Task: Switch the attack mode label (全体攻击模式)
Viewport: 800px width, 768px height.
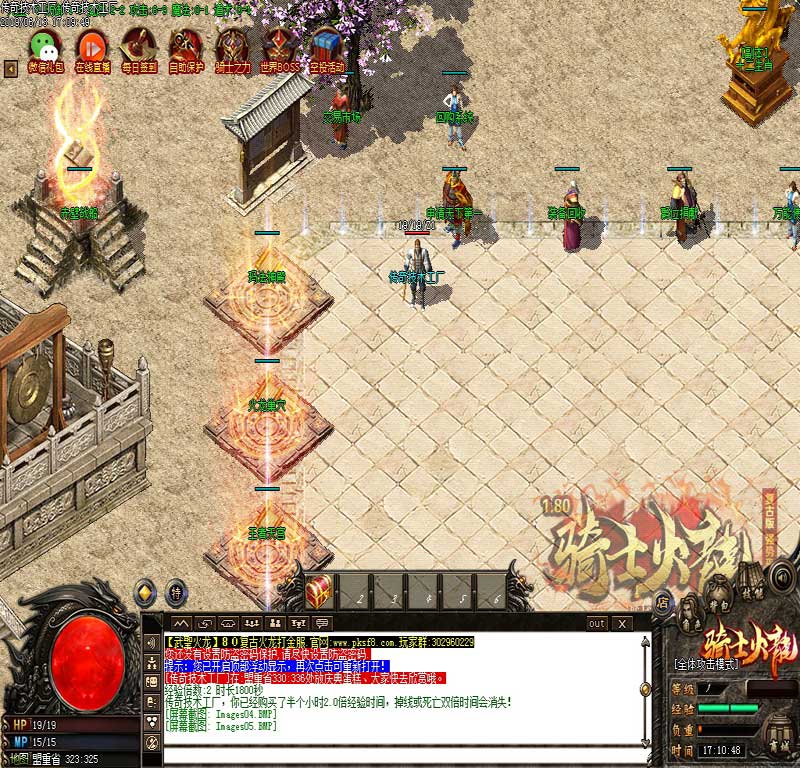Action: (x=708, y=663)
